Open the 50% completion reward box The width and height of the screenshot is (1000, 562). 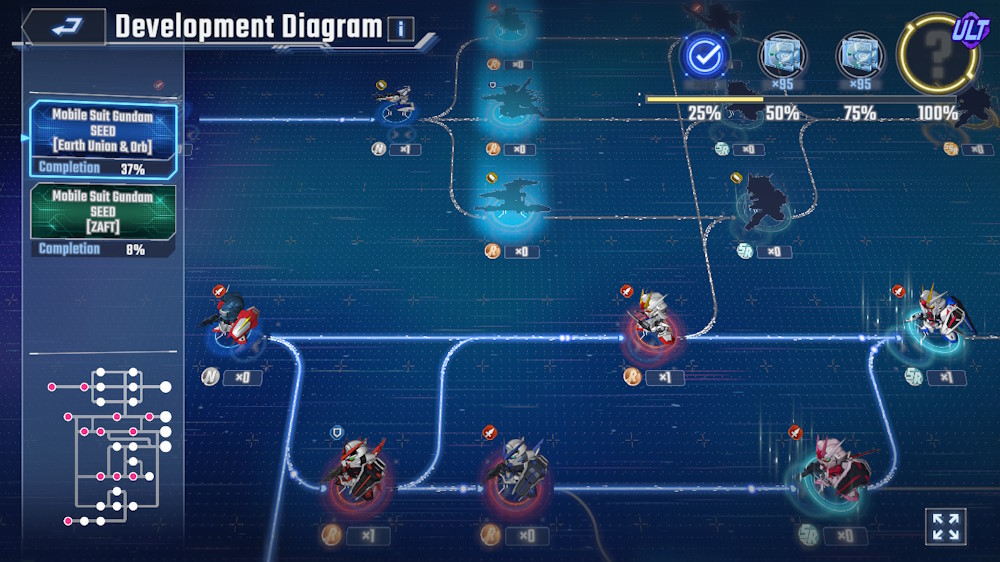click(780, 56)
